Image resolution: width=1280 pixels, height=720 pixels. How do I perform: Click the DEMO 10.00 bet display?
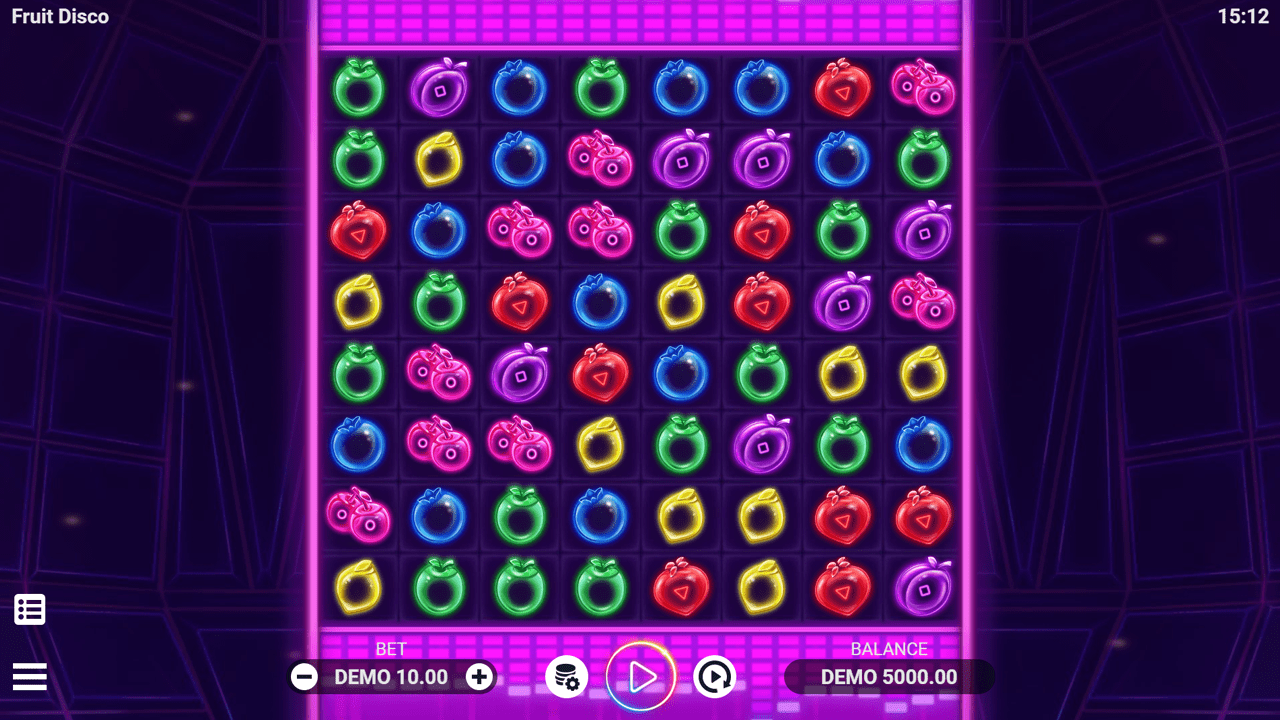coord(390,677)
